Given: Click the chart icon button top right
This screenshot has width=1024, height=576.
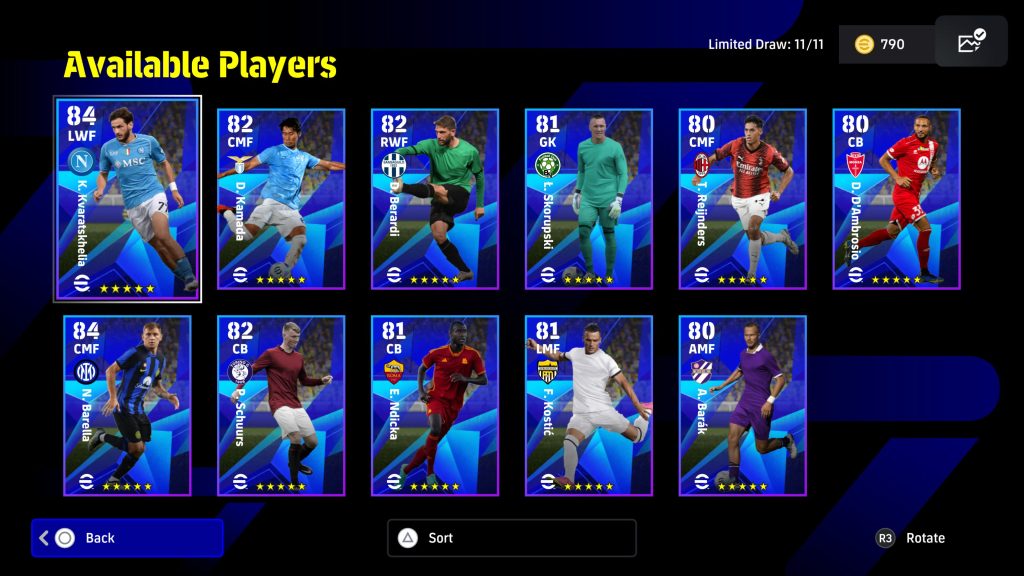Looking at the screenshot, I should [971, 42].
